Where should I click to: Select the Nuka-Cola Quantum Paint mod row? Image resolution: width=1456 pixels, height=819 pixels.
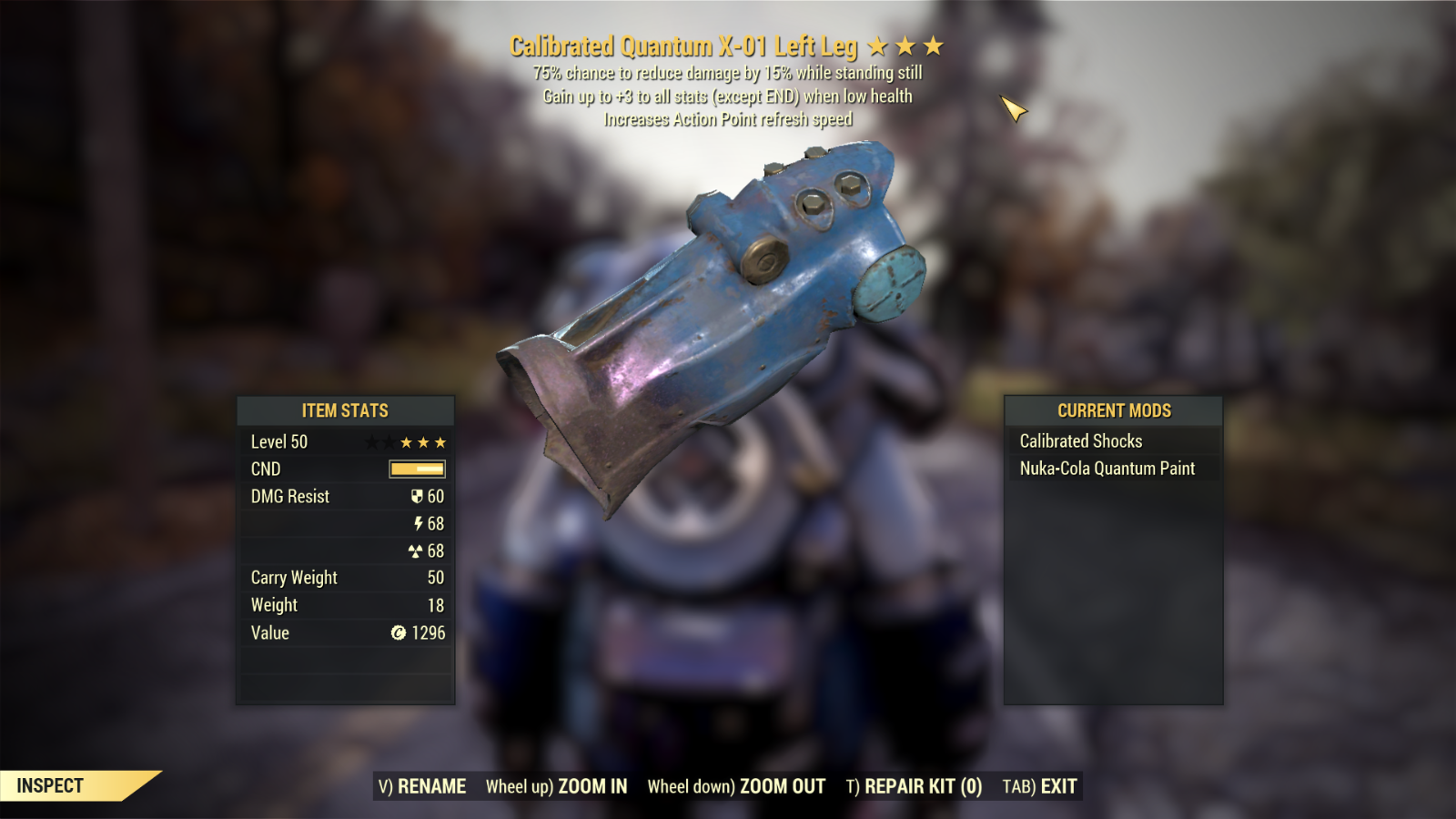tap(1112, 469)
